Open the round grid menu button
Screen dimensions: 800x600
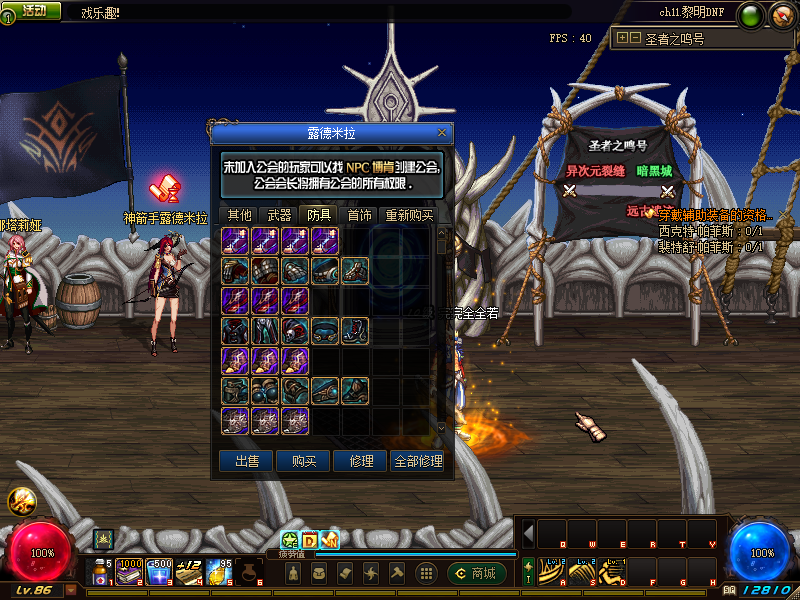coord(426,573)
